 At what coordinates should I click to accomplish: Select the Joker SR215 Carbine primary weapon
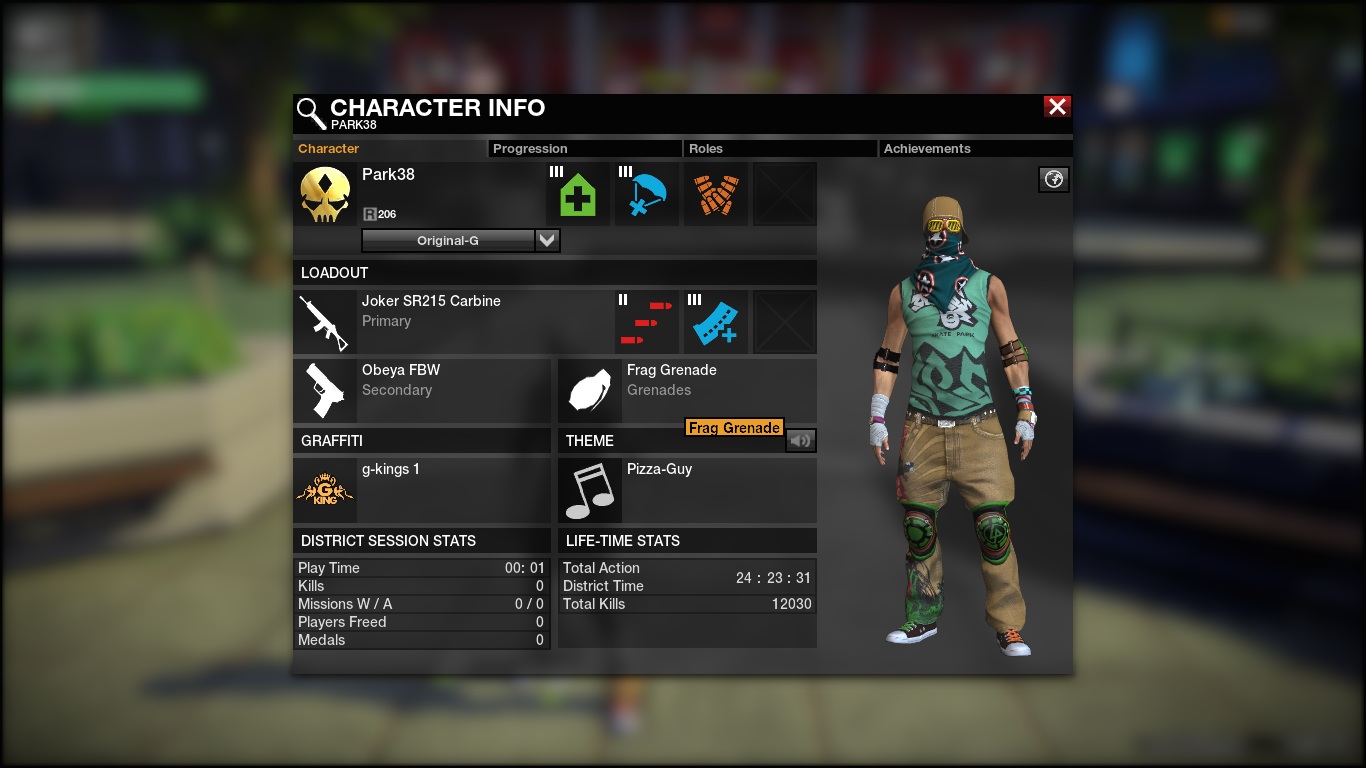325,322
